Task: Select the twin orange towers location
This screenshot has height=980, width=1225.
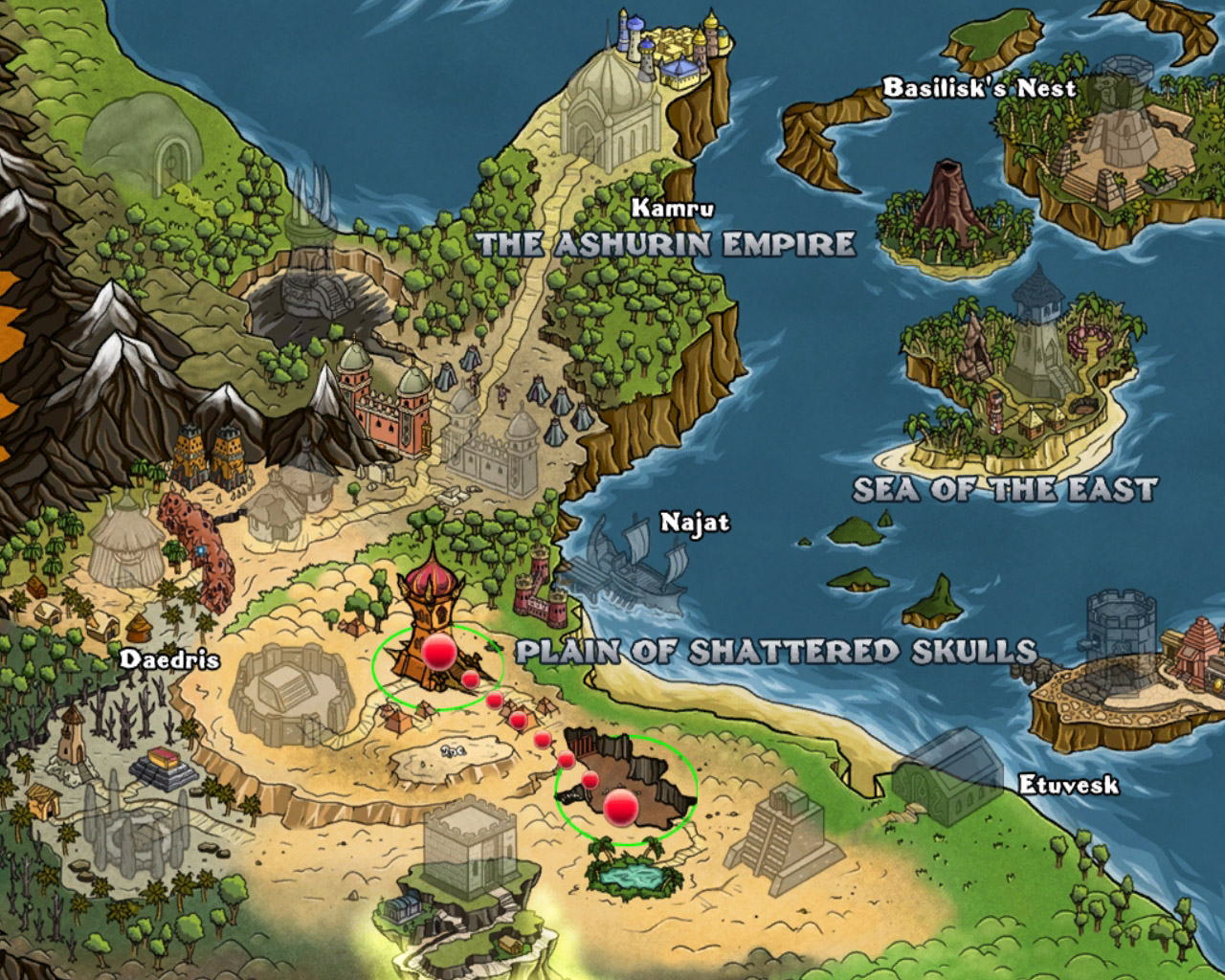Action: click(213, 457)
